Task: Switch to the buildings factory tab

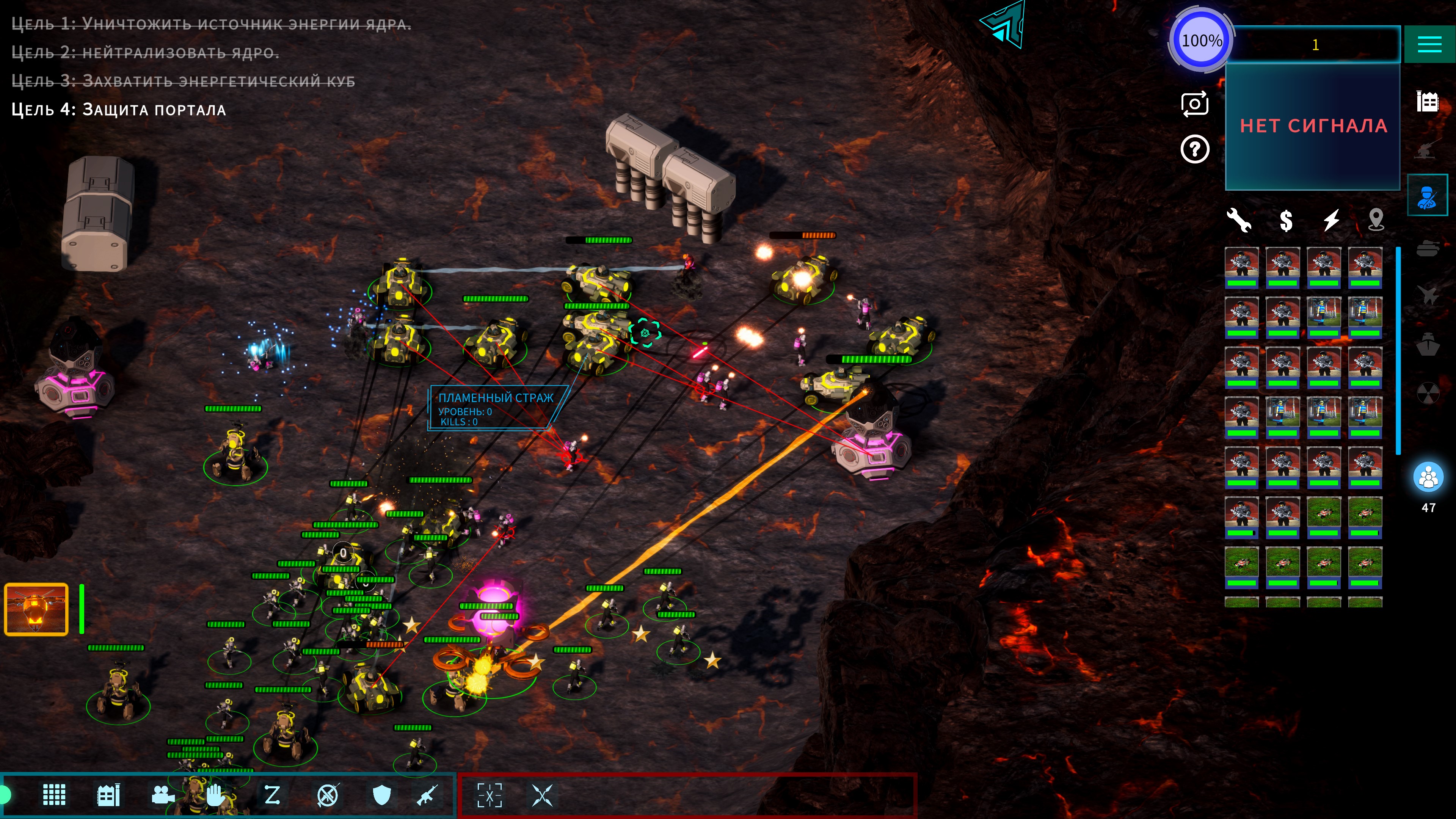Action: [1427, 102]
